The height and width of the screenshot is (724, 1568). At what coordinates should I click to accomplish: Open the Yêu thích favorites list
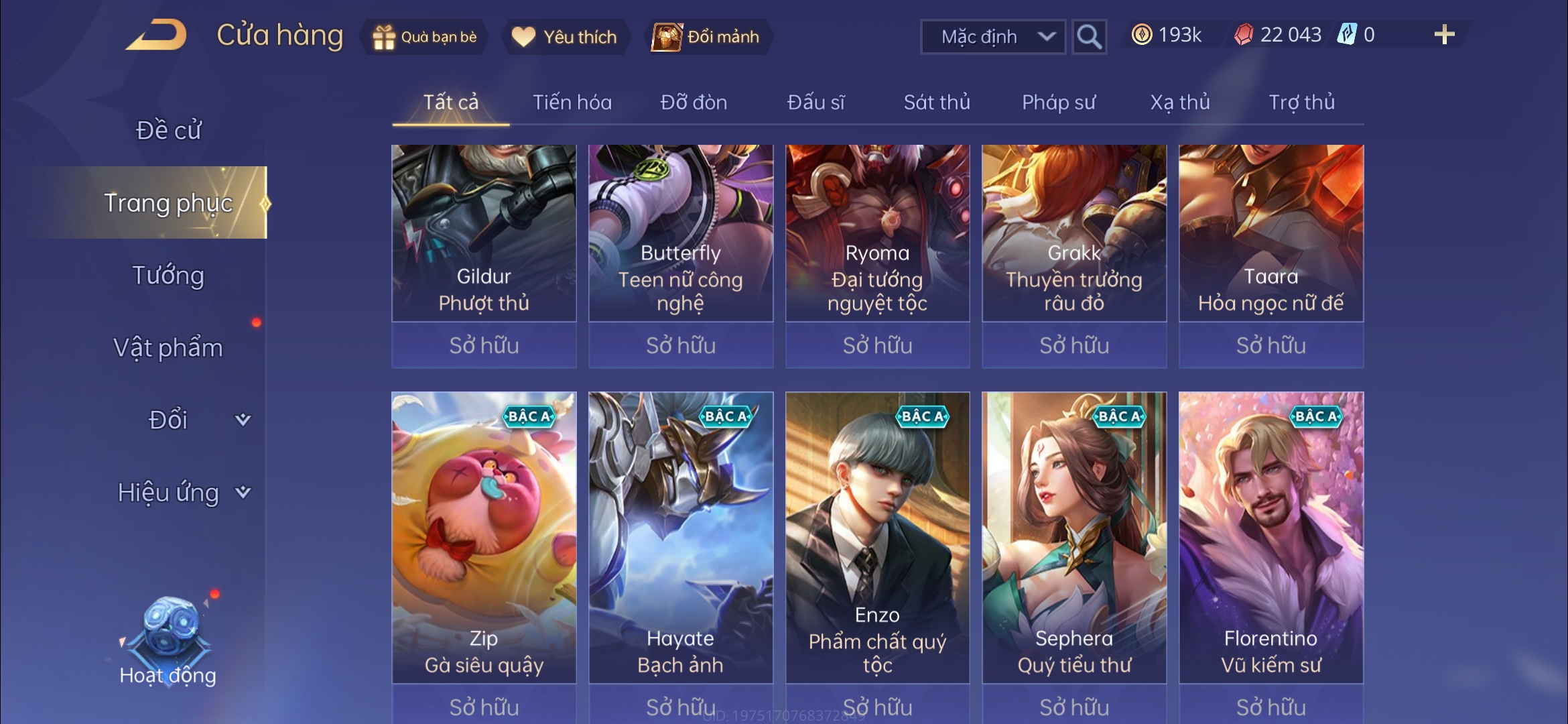coord(566,38)
